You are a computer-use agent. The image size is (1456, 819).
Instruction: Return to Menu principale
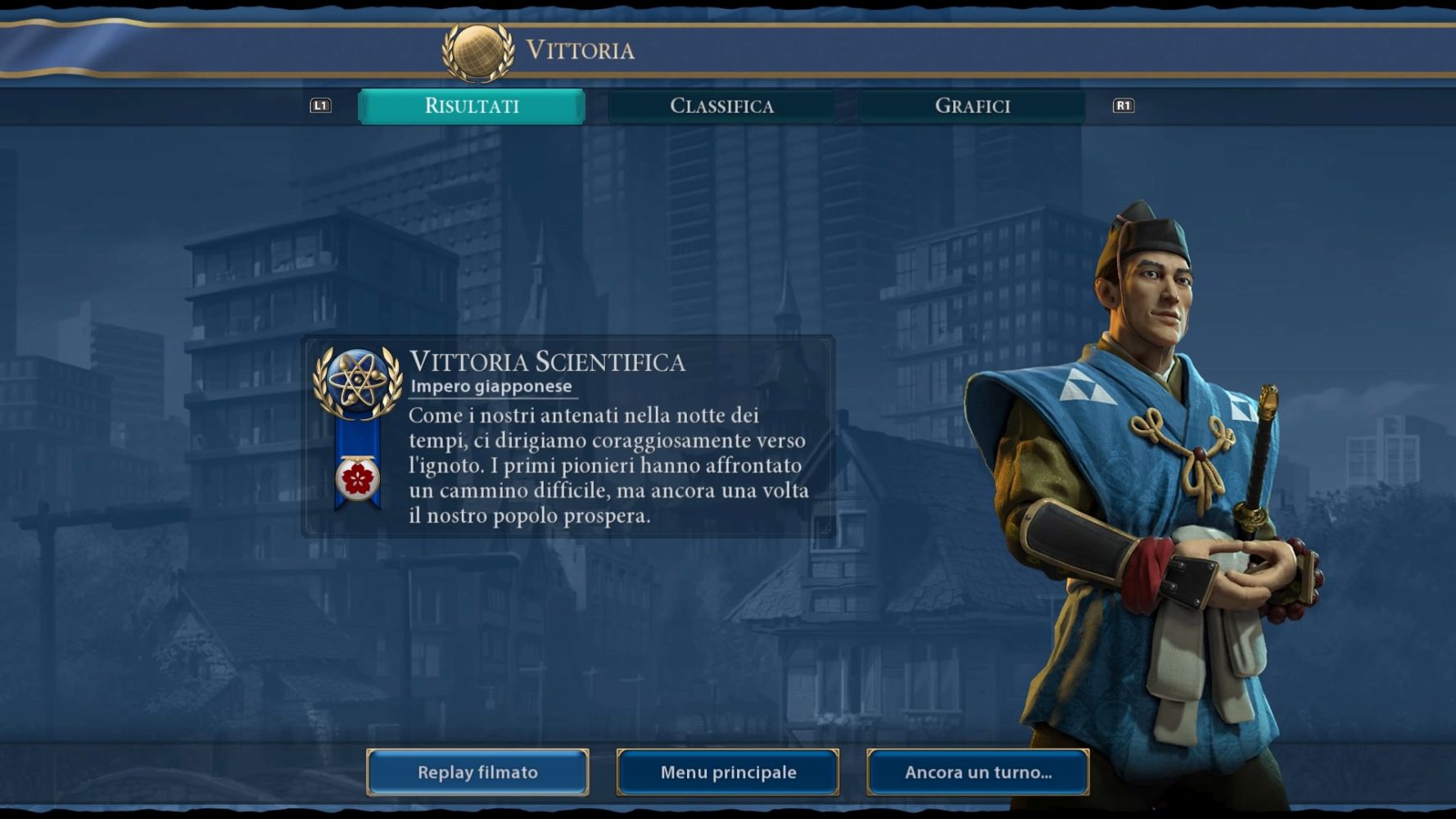coord(728,772)
